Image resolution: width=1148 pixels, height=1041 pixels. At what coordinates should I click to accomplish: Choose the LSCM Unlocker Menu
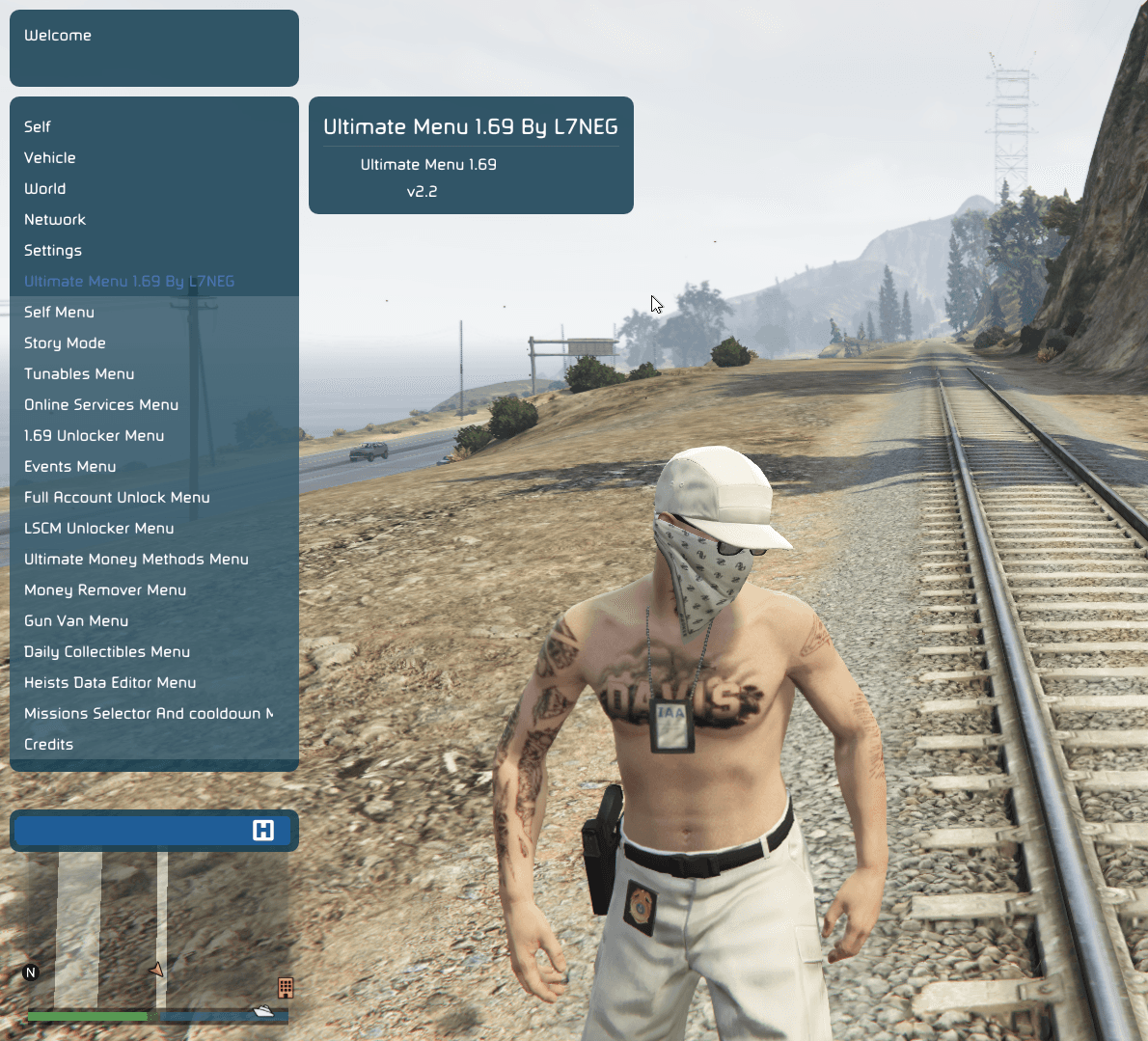(x=99, y=528)
